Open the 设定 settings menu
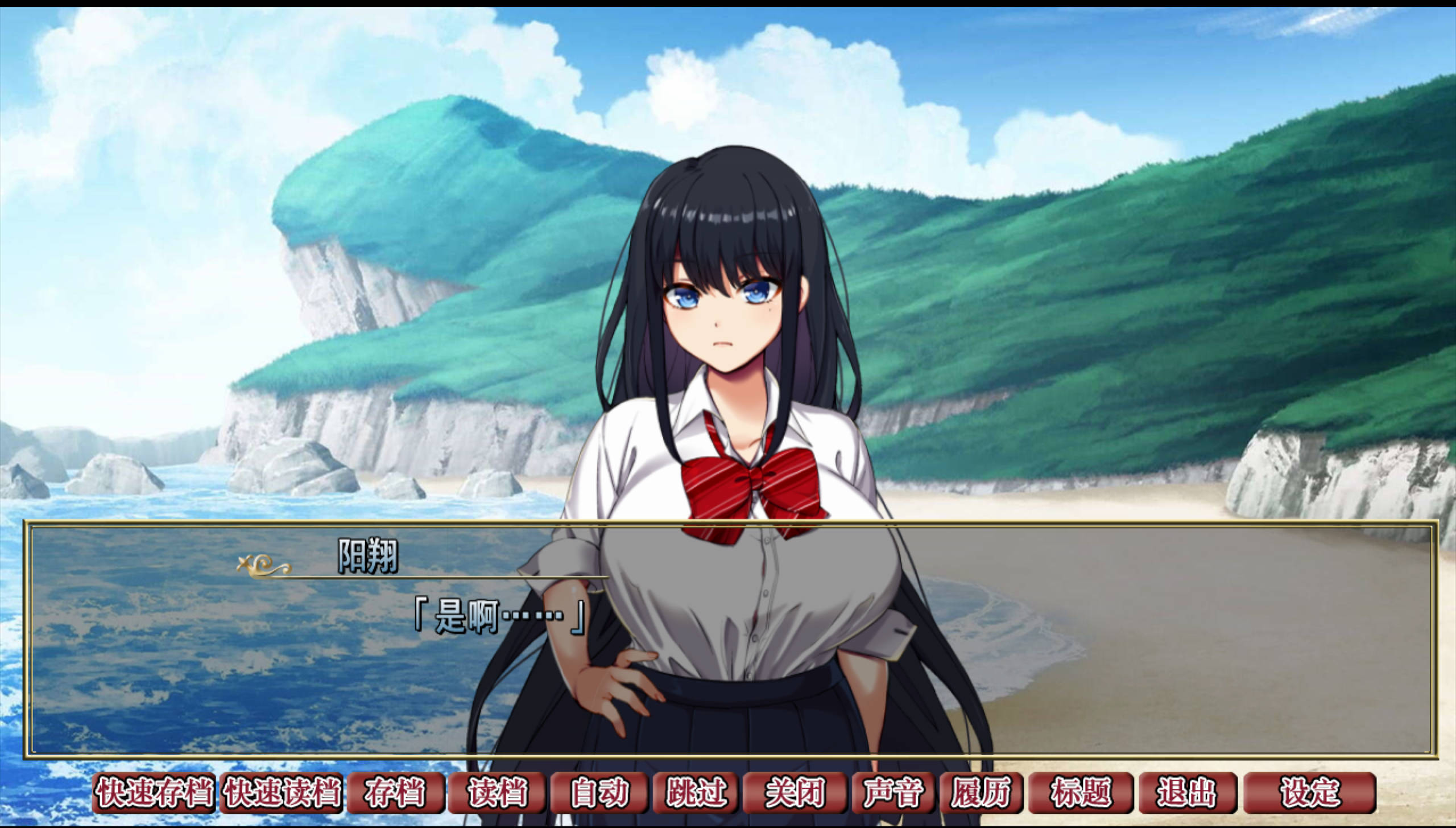Screen dimensions: 1456x828 tap(1309, 792)
